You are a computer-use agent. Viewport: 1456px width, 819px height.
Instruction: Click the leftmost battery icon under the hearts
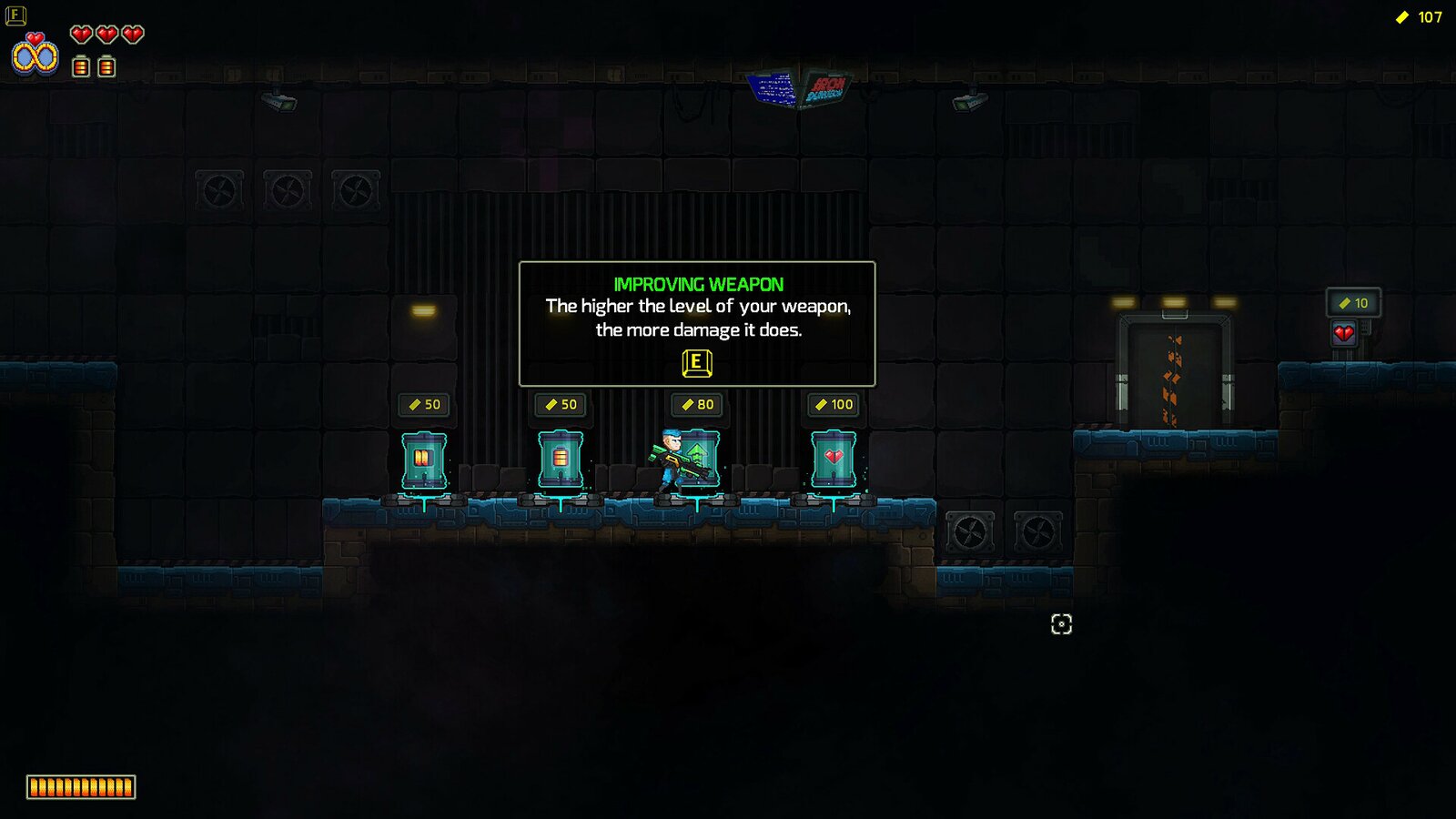tap(82, 65)
